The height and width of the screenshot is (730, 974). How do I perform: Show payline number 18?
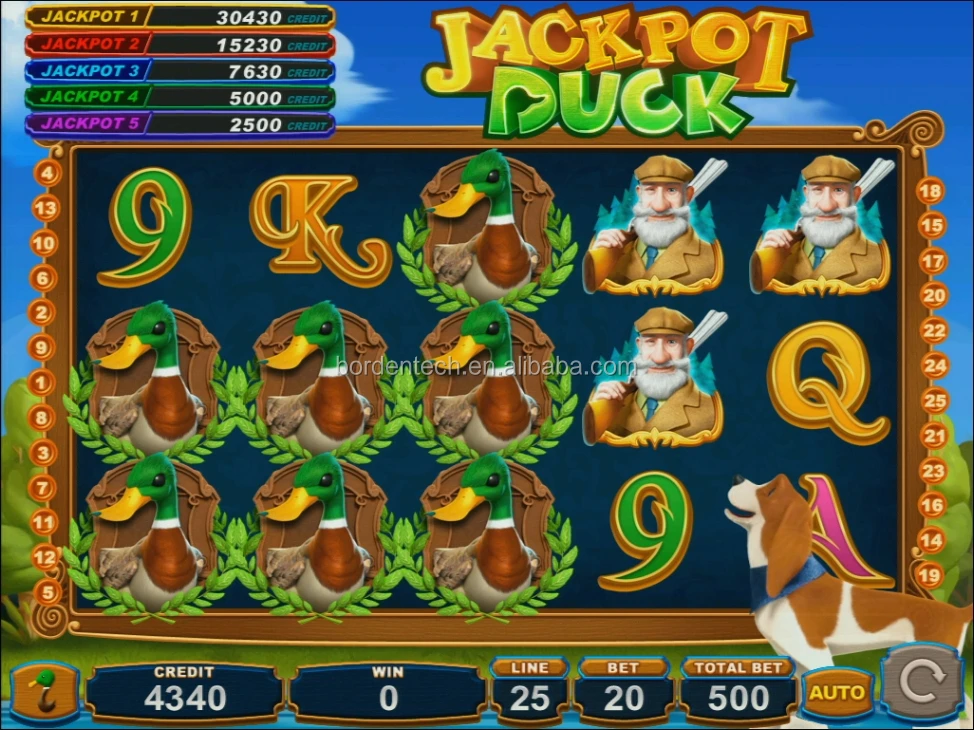930,190
